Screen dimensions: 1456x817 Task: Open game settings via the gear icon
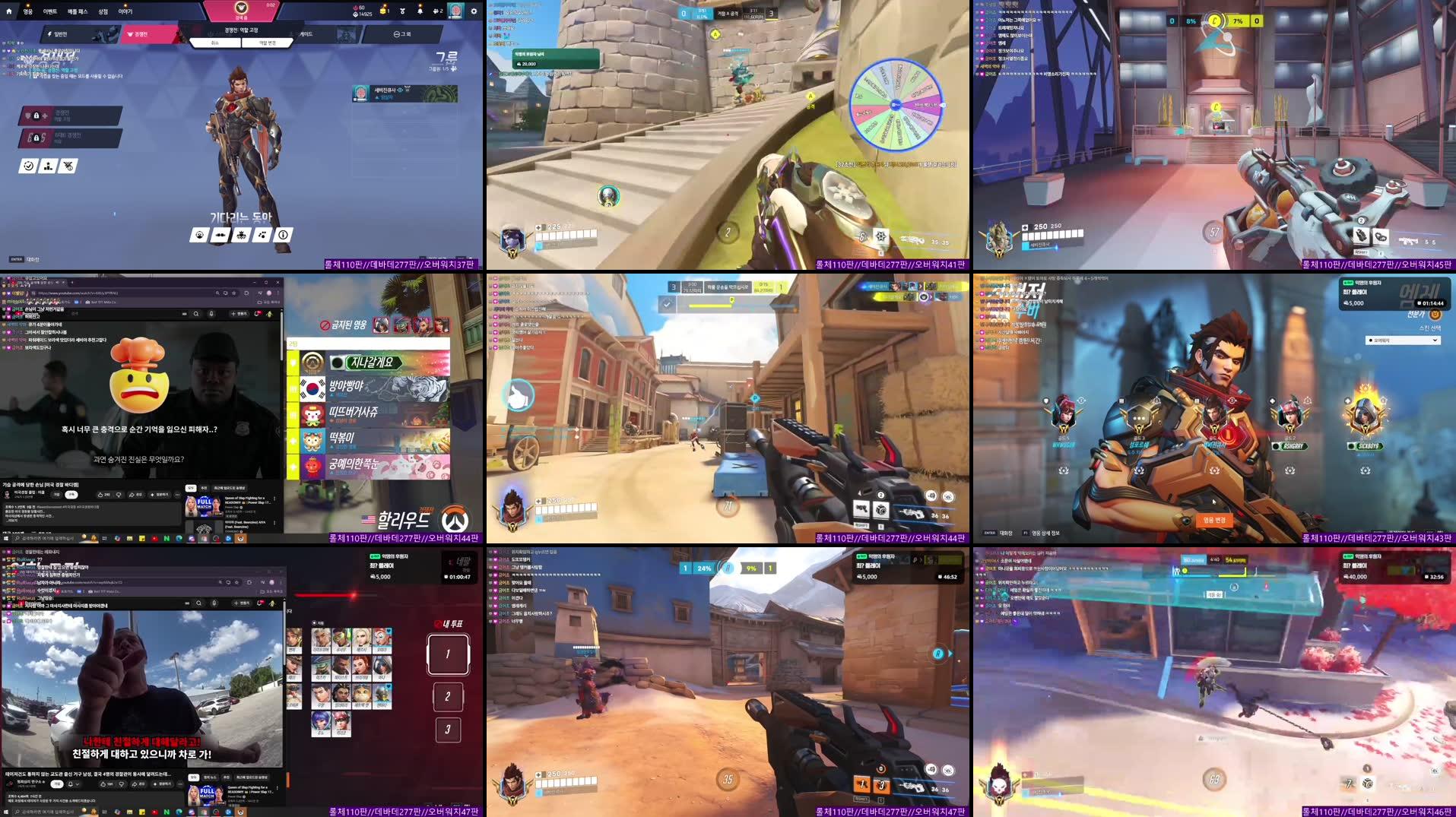[473, 11]
